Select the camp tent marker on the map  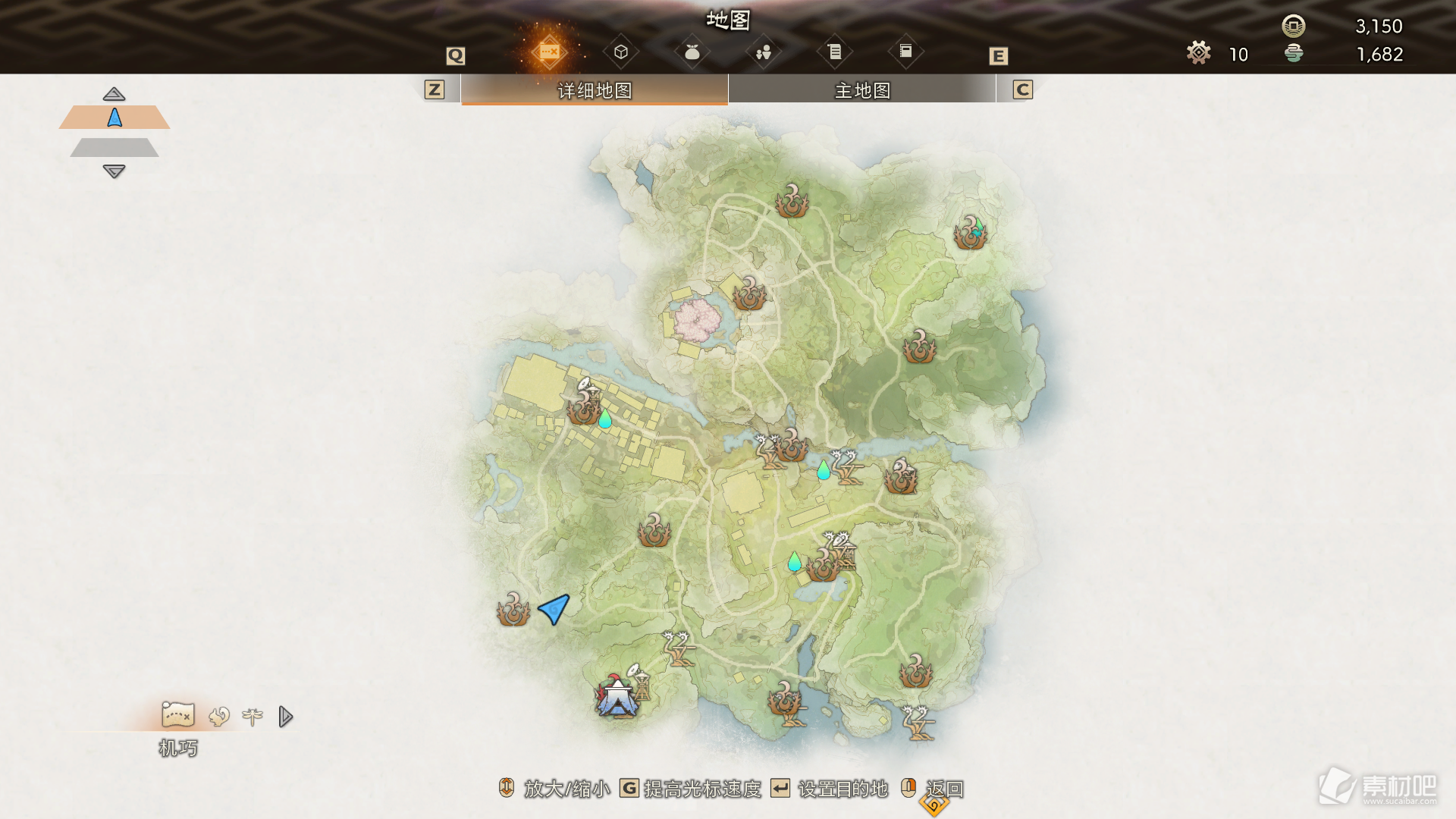point(617,697)
